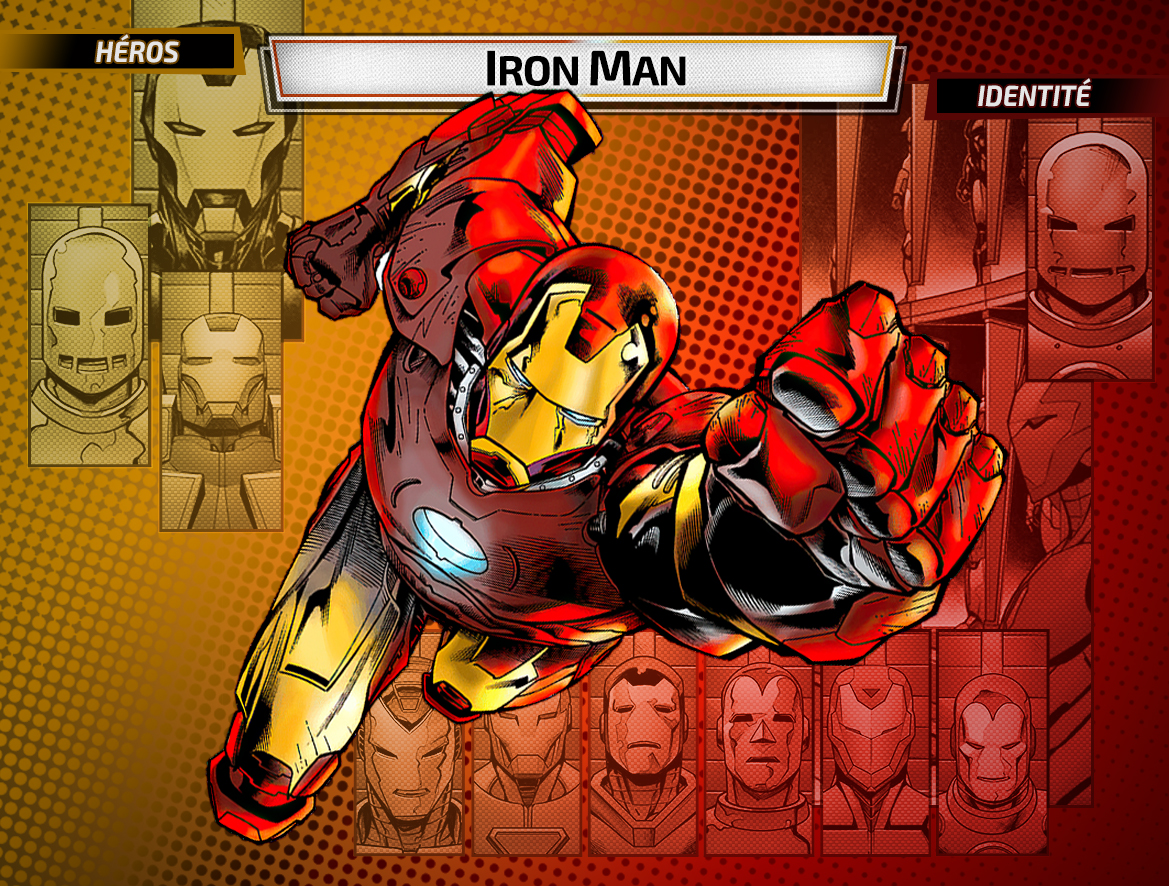Open the Identité tab
This screenshot has width=1169, height=886.
coord(1034,97)
